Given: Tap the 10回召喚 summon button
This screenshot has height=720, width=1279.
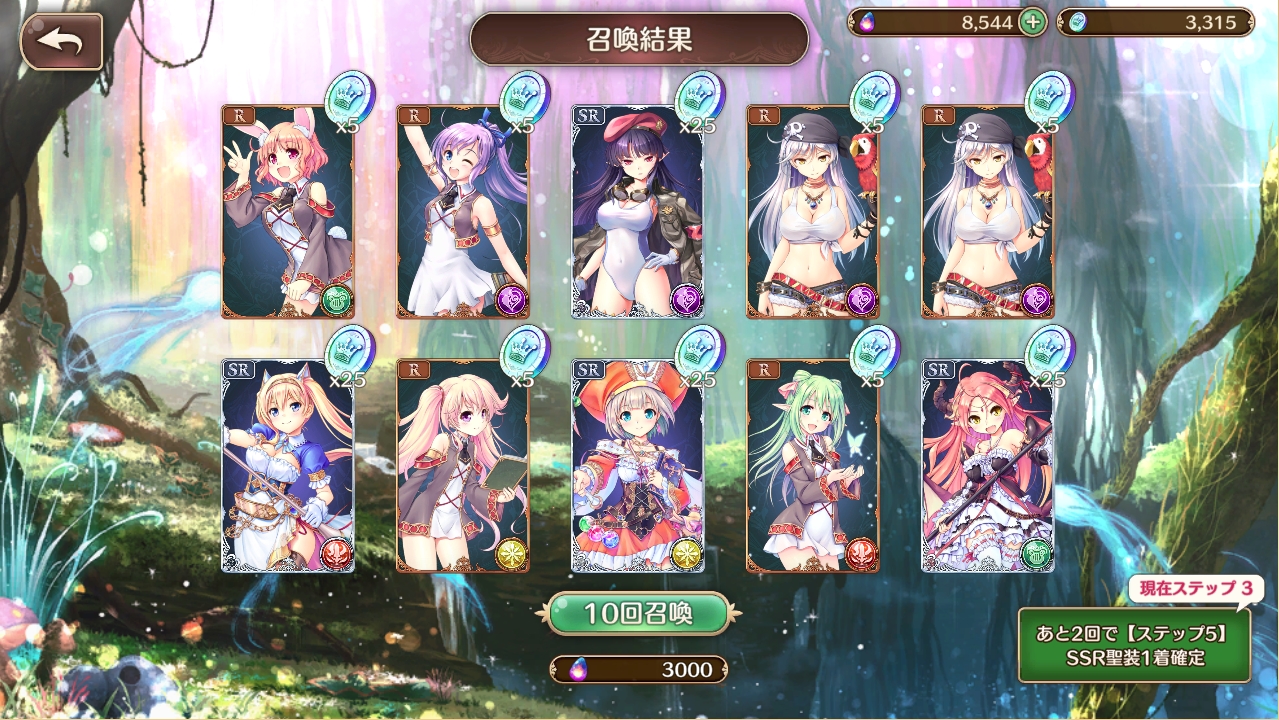Looking at the screenshot, I should (638, 613).
